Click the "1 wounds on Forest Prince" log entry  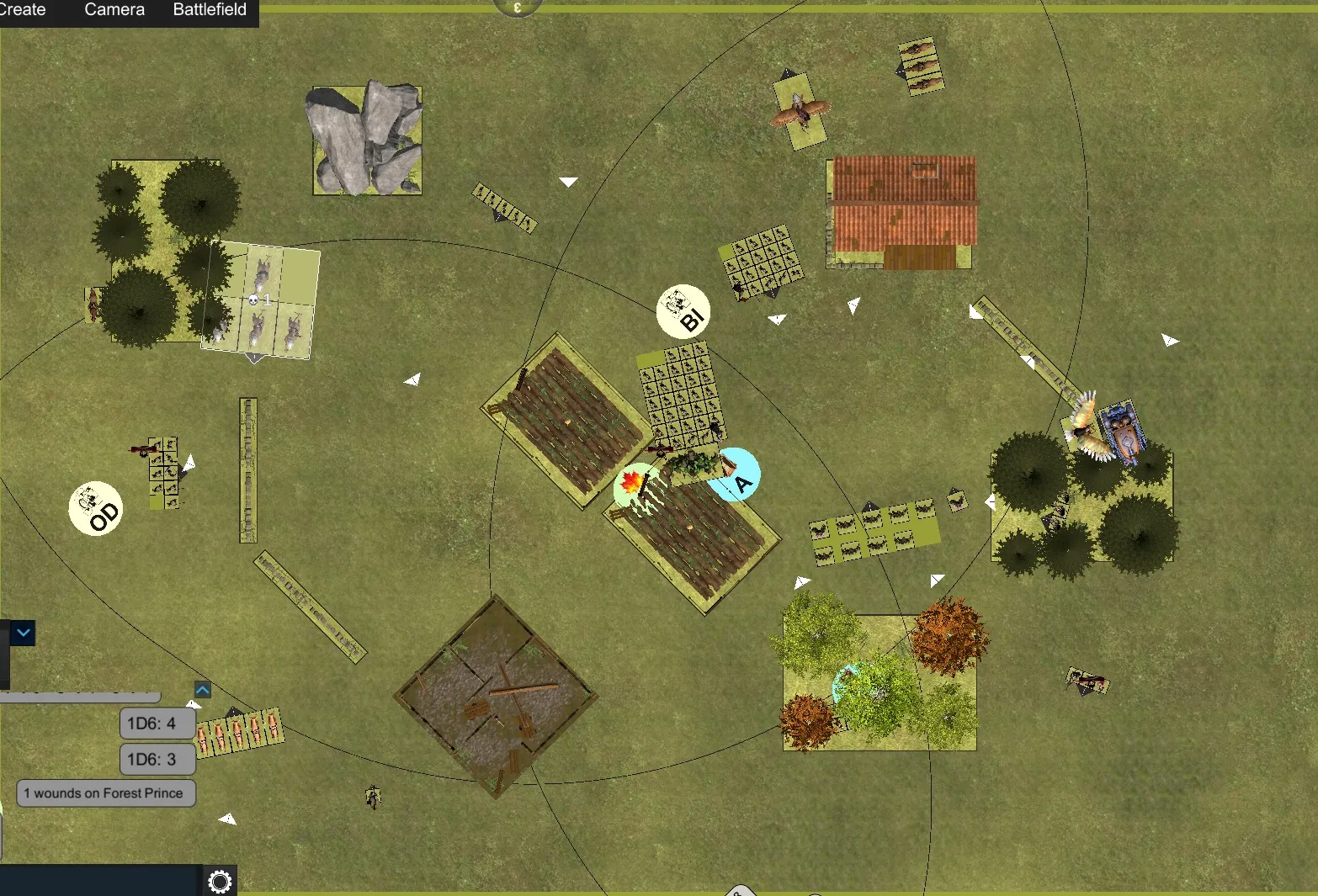106,793
